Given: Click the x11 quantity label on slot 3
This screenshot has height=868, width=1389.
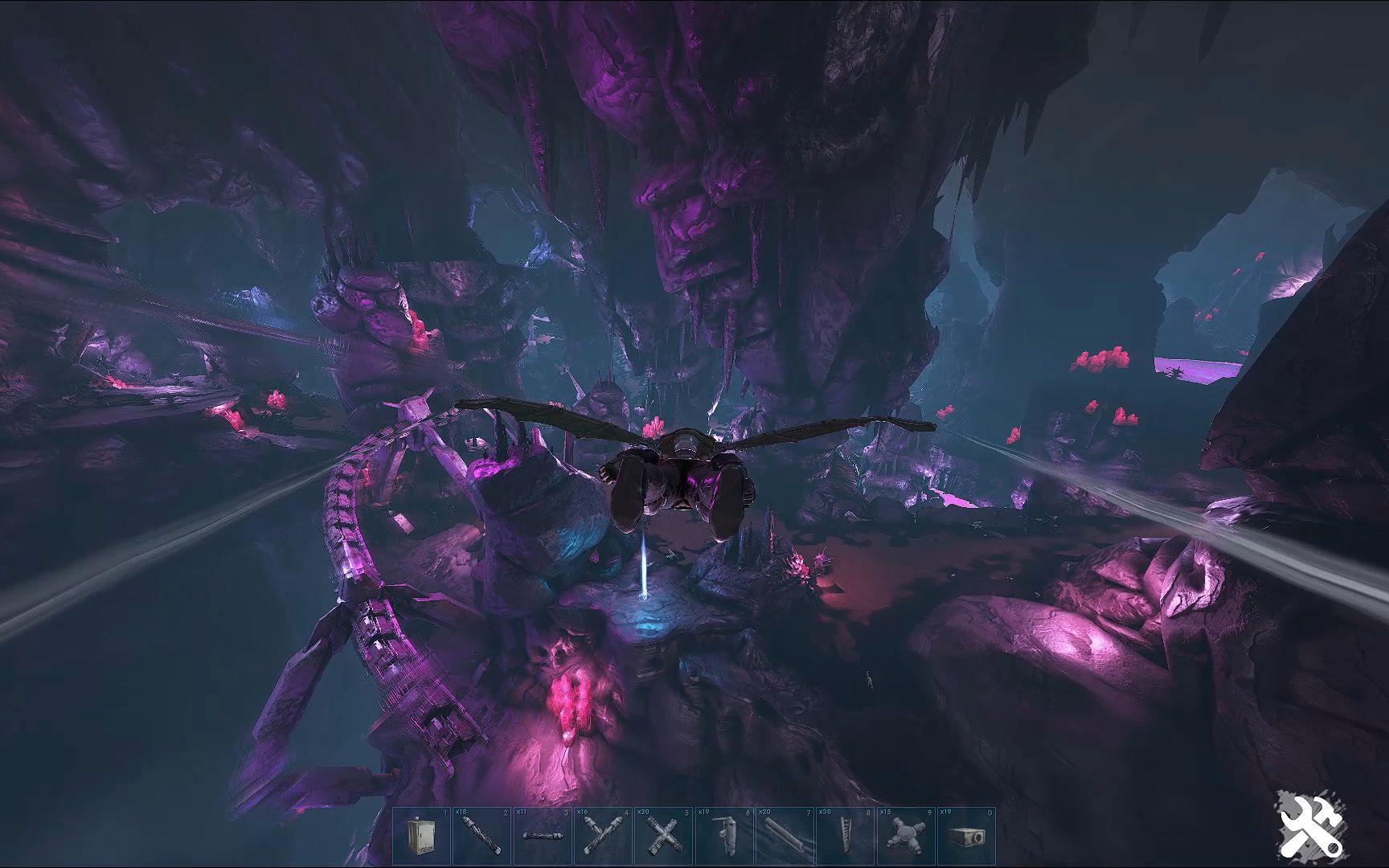Looking at the screenshot, I should click(x=519, y=812).
